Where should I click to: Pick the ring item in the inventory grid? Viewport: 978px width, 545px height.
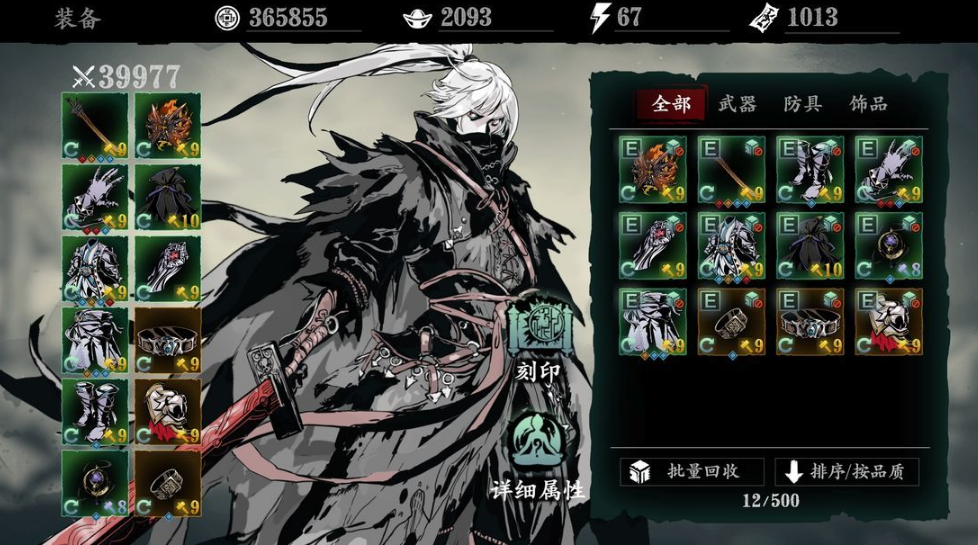pos(731,322)
